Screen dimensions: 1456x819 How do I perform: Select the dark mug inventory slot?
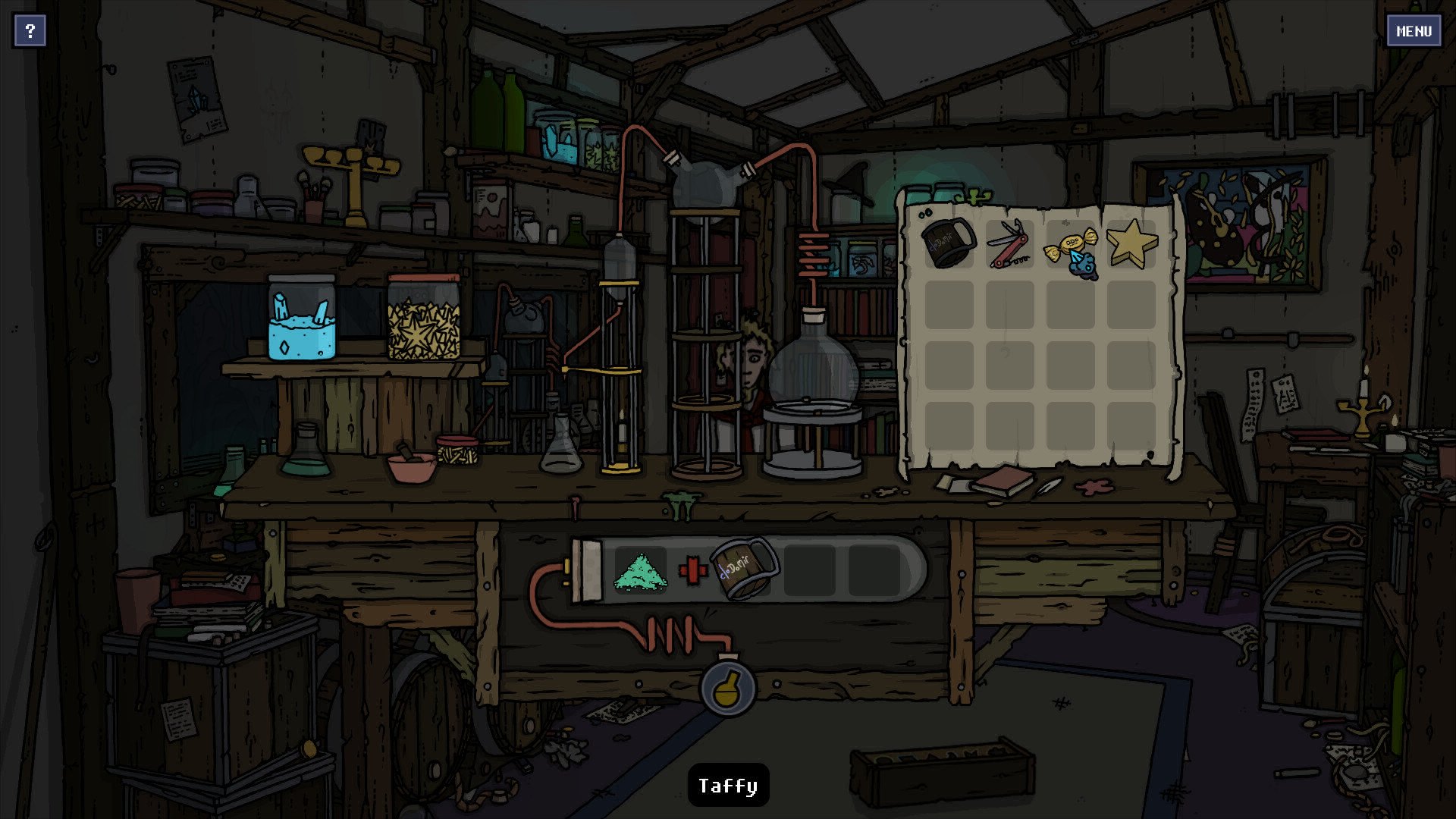[x=949, y=243]
